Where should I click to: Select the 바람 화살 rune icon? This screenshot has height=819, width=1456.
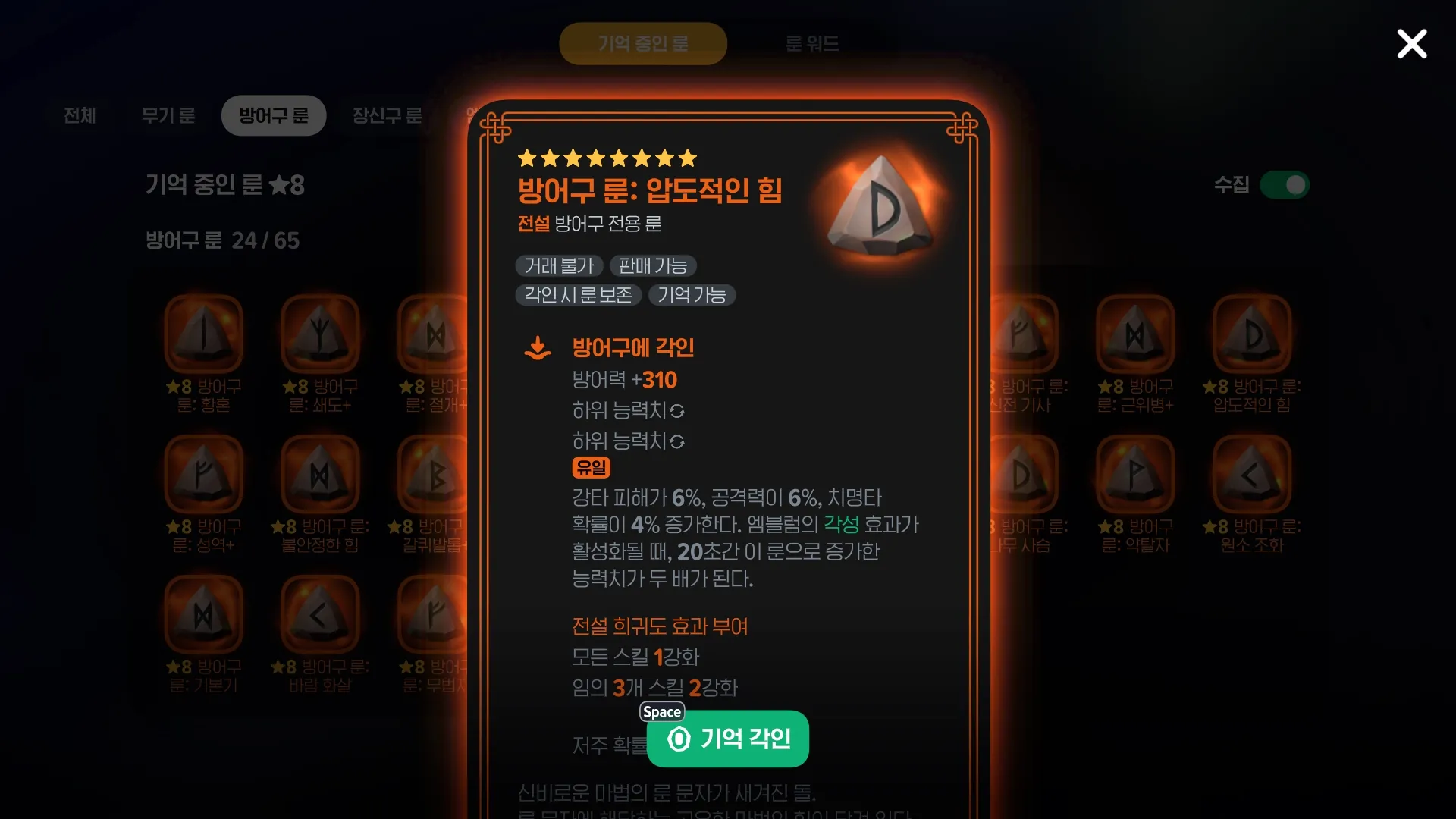point(319,614)
